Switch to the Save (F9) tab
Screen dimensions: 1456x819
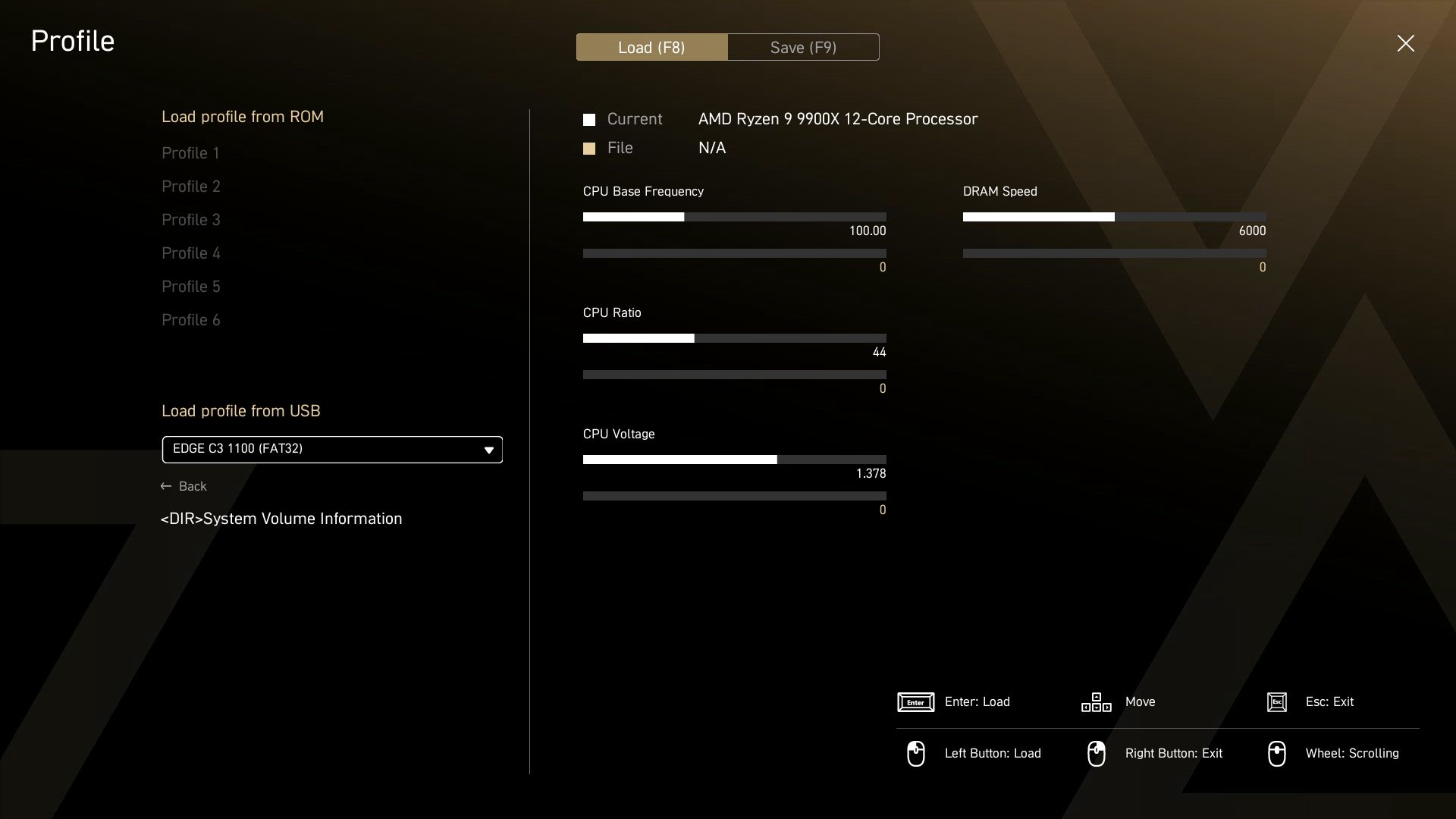click(803, 47)
